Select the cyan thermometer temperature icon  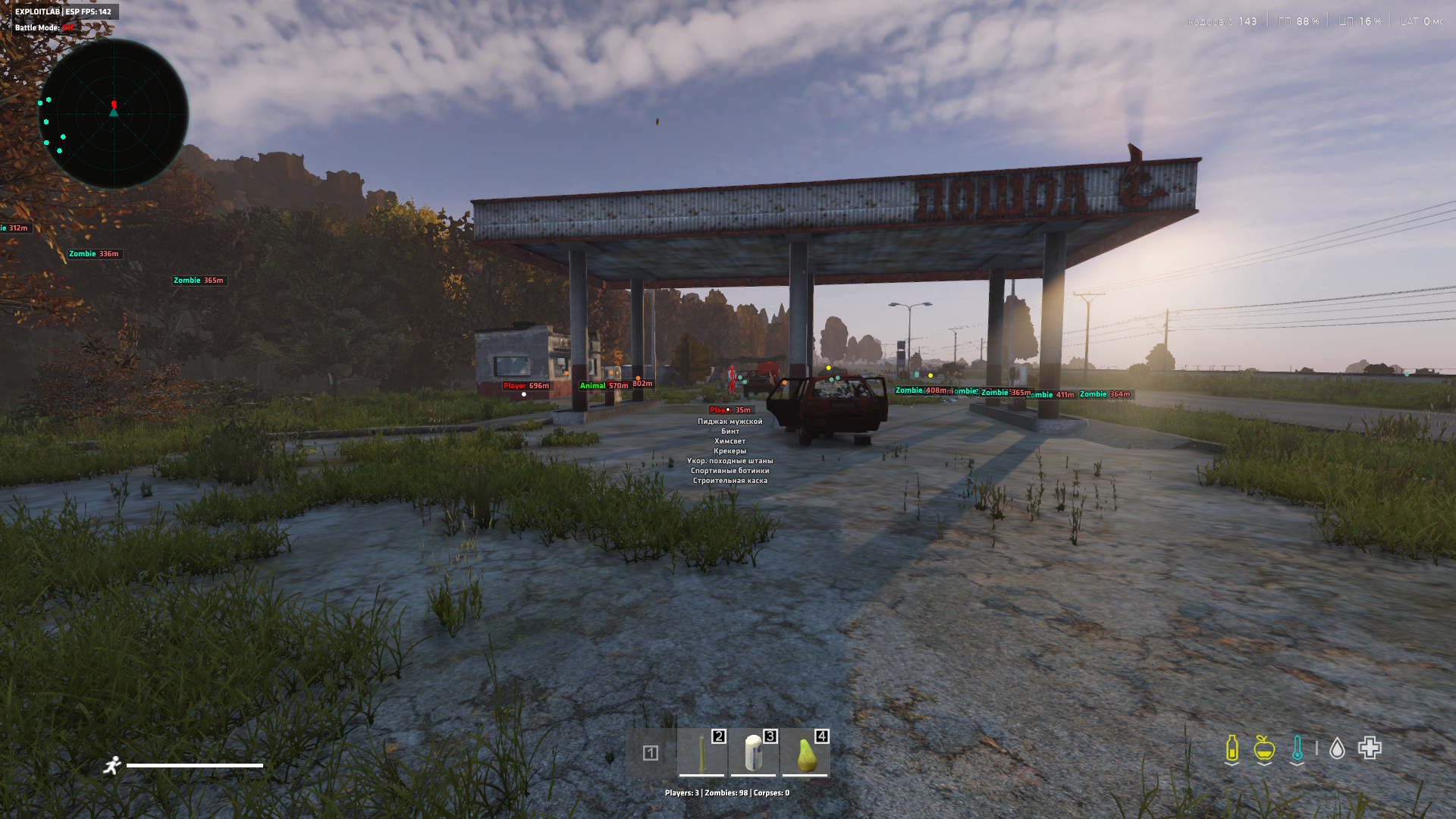[x=1297, y=748]
